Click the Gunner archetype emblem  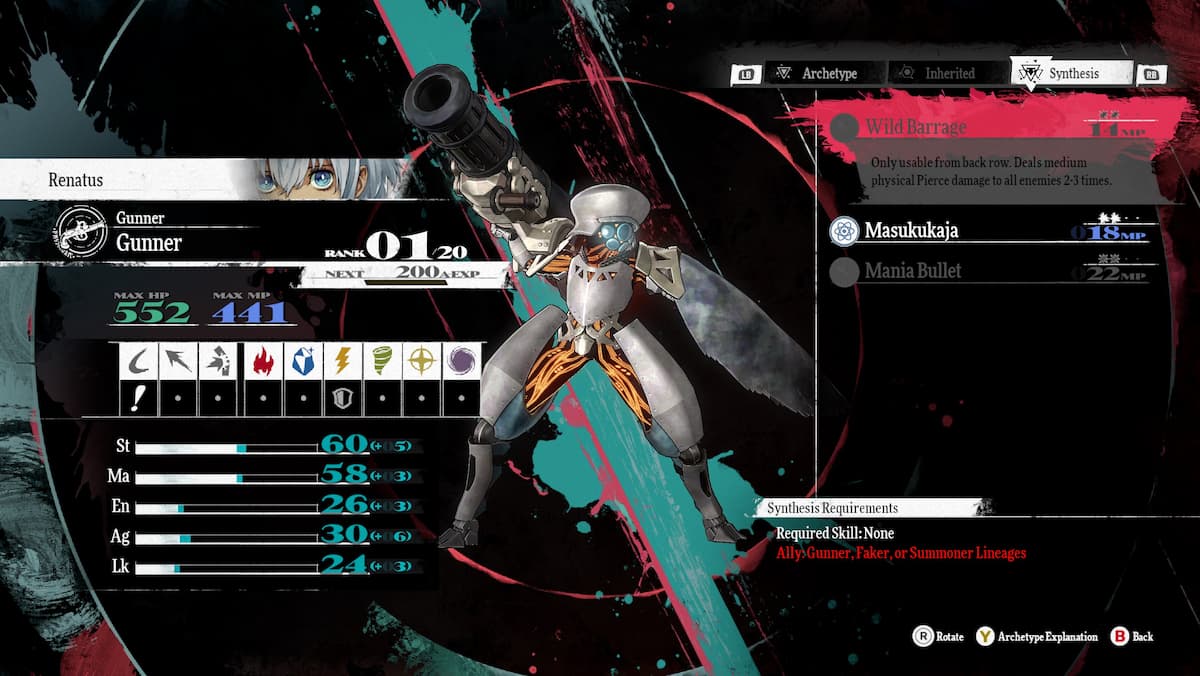pos(80,232)
